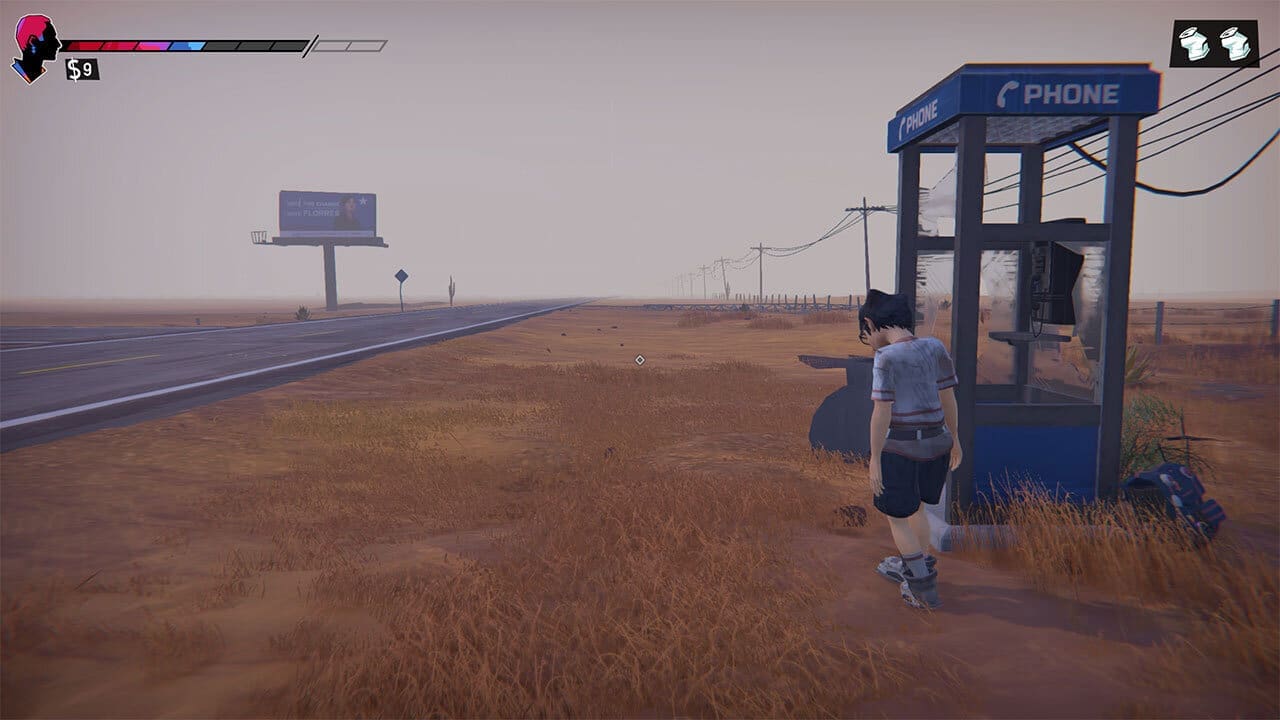Click the wrecked car behind the character
1280x720 pixels.
(x=830, y=400)
